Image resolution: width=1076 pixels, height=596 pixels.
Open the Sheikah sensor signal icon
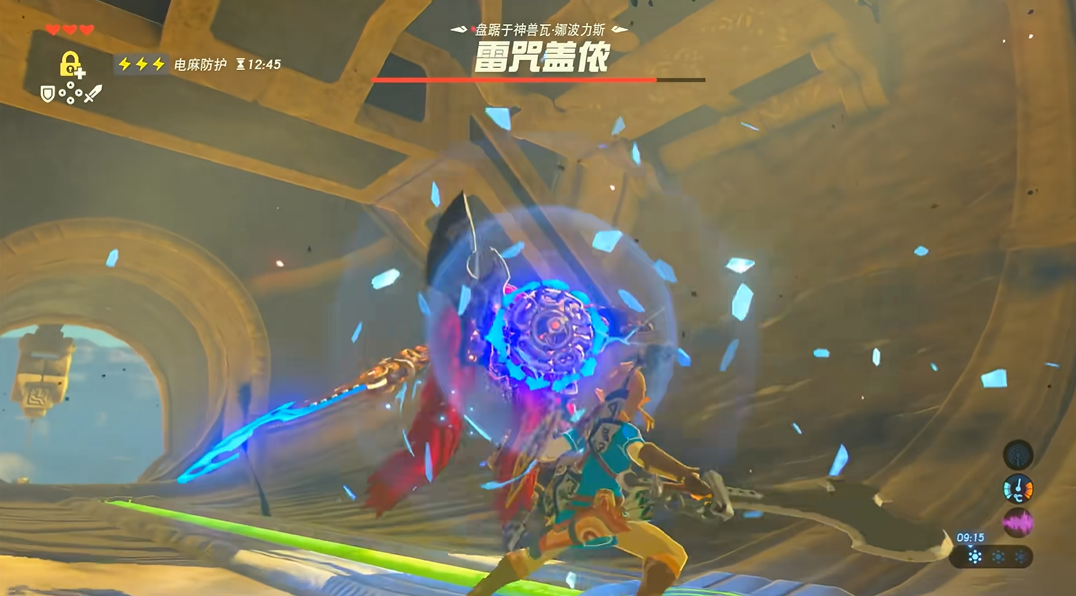[1018, 456]
